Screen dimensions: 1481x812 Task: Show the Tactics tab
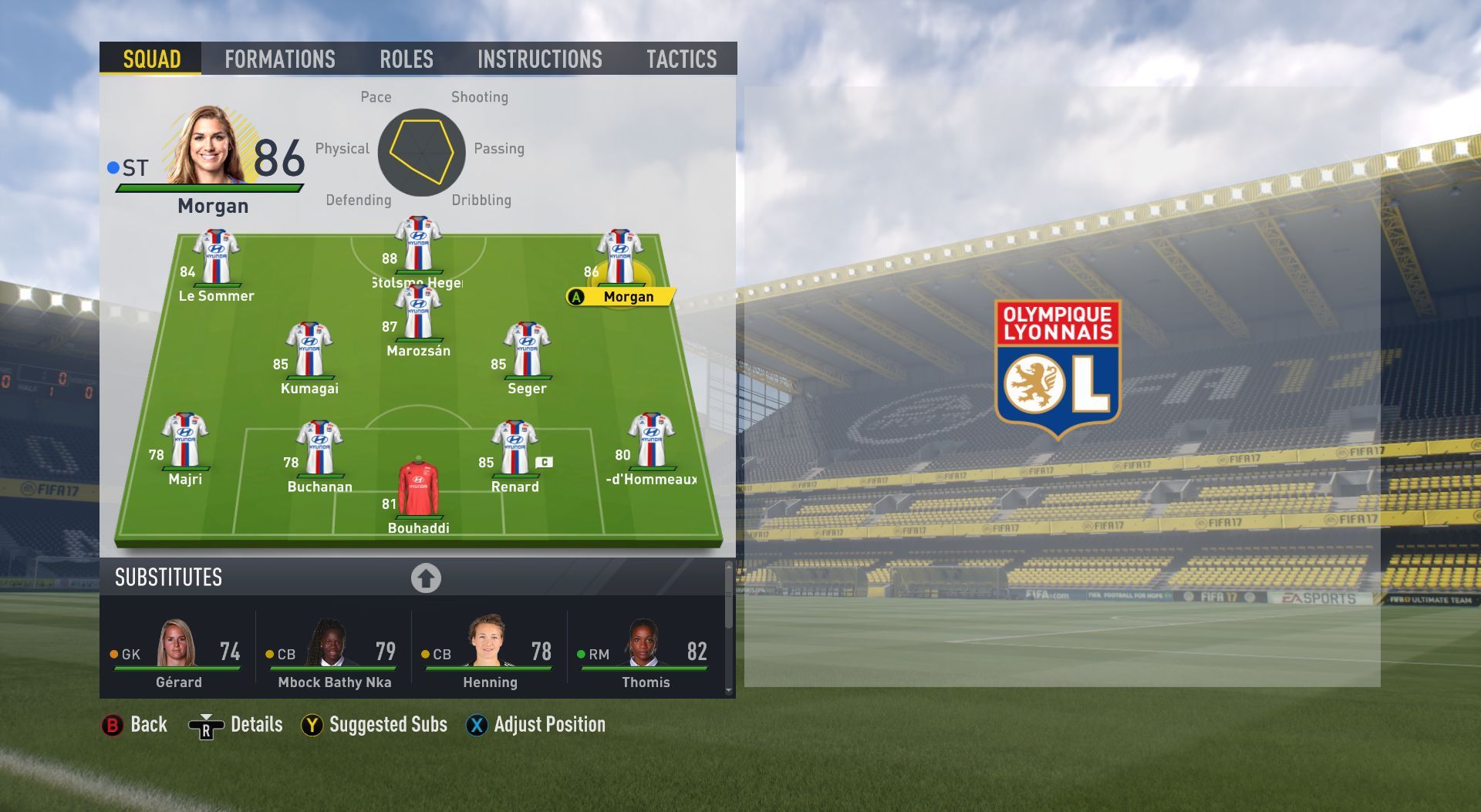tap(681, 59)
